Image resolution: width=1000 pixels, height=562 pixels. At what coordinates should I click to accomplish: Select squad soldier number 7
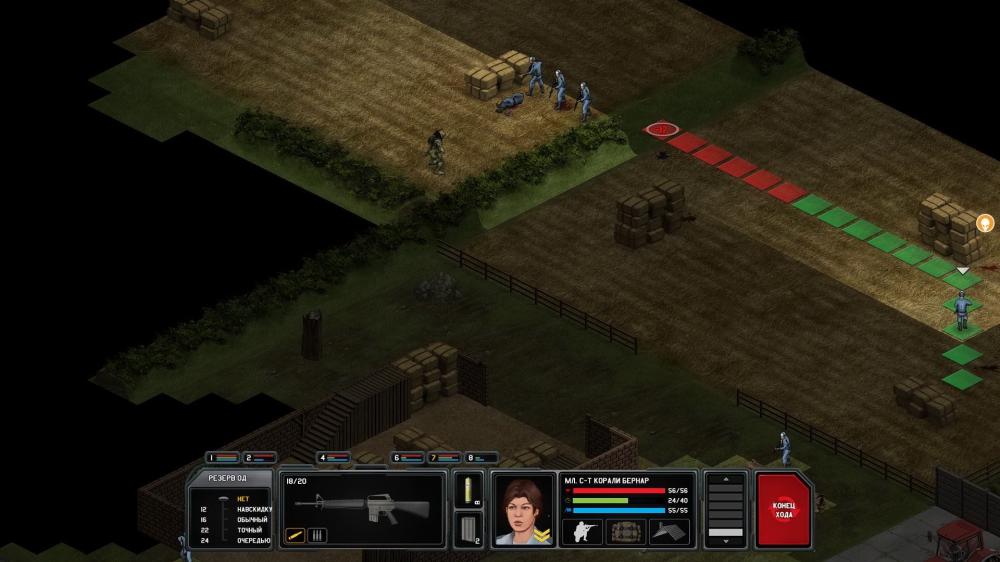445,458
